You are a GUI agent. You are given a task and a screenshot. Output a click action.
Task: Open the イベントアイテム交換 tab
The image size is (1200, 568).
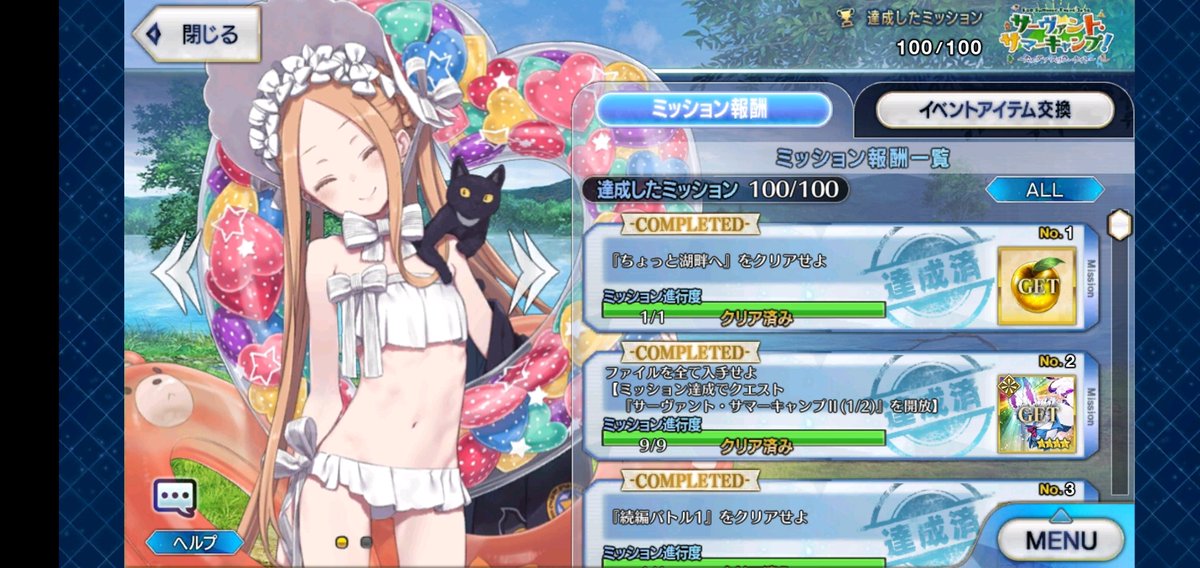(993, 110)
